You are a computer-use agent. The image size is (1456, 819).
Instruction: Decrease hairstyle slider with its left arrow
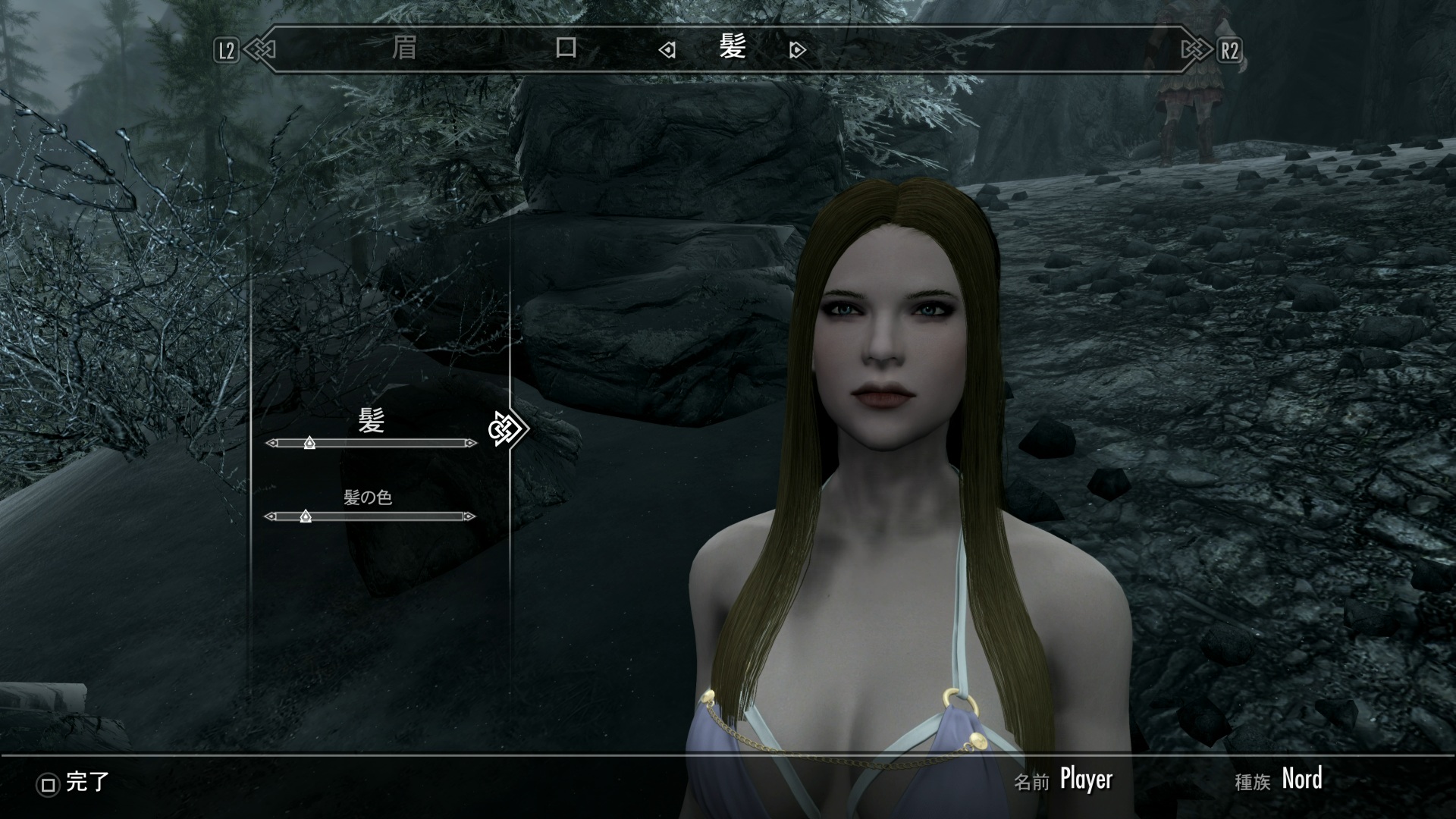(x=271, y=443)
